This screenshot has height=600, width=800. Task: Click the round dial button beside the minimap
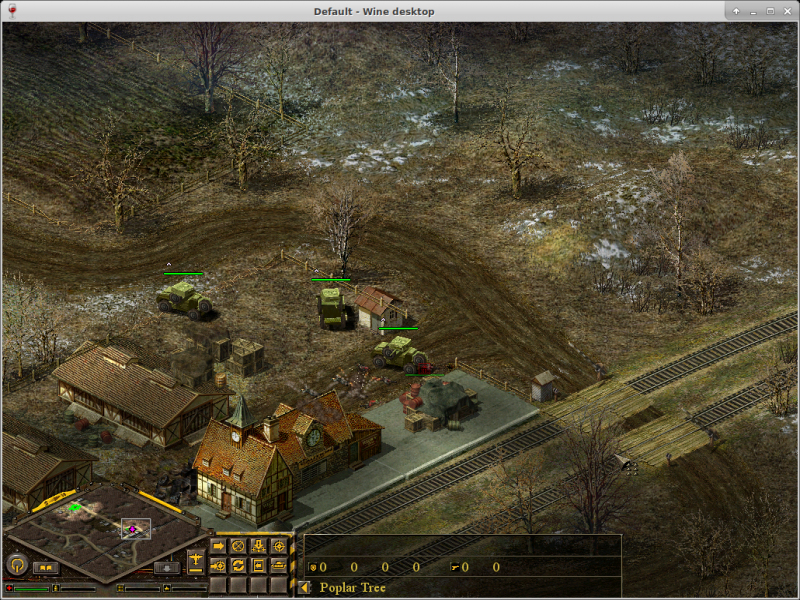coord(16,565)
